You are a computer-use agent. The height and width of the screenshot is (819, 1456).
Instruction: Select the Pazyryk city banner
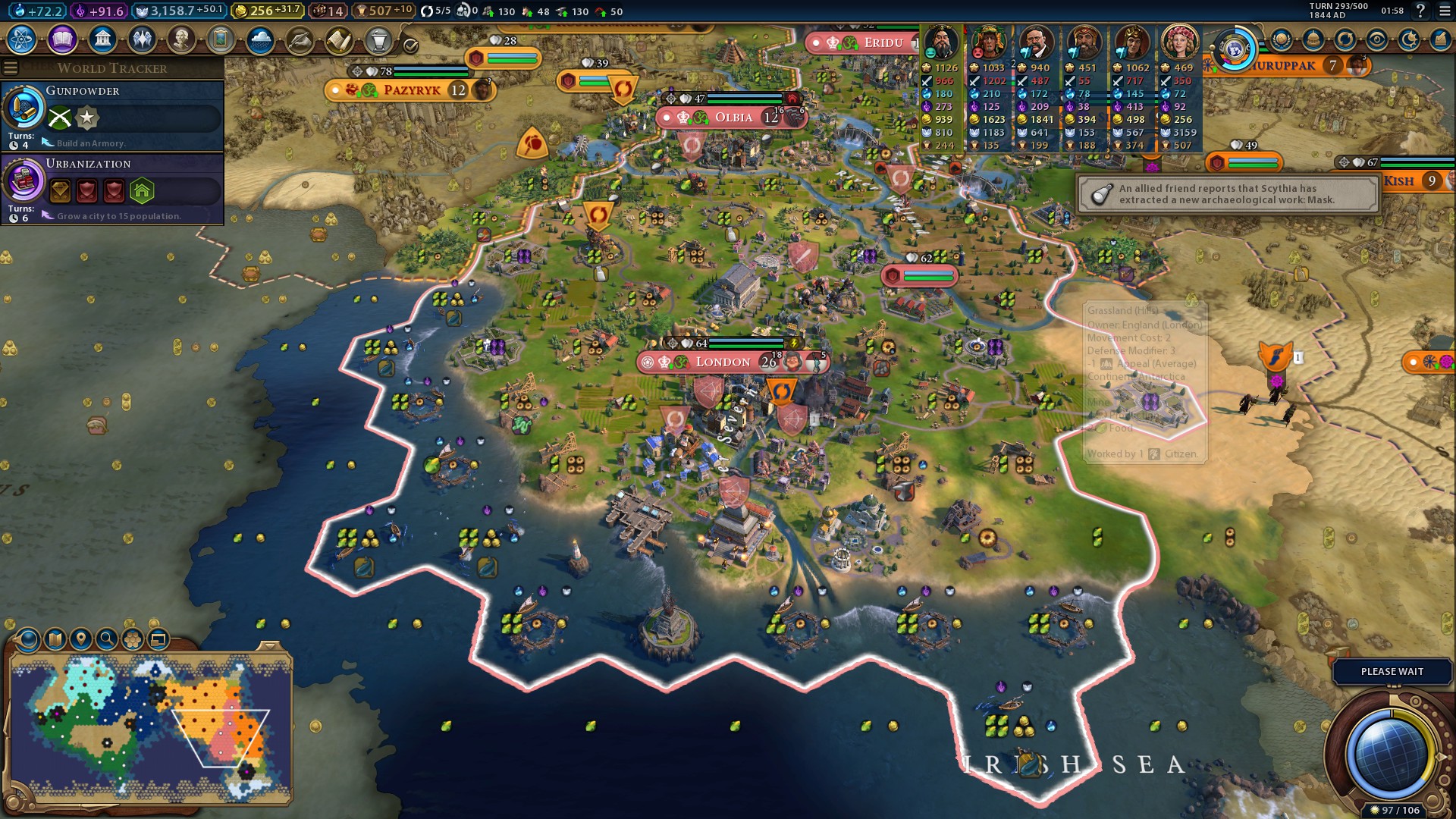point(412,90)
